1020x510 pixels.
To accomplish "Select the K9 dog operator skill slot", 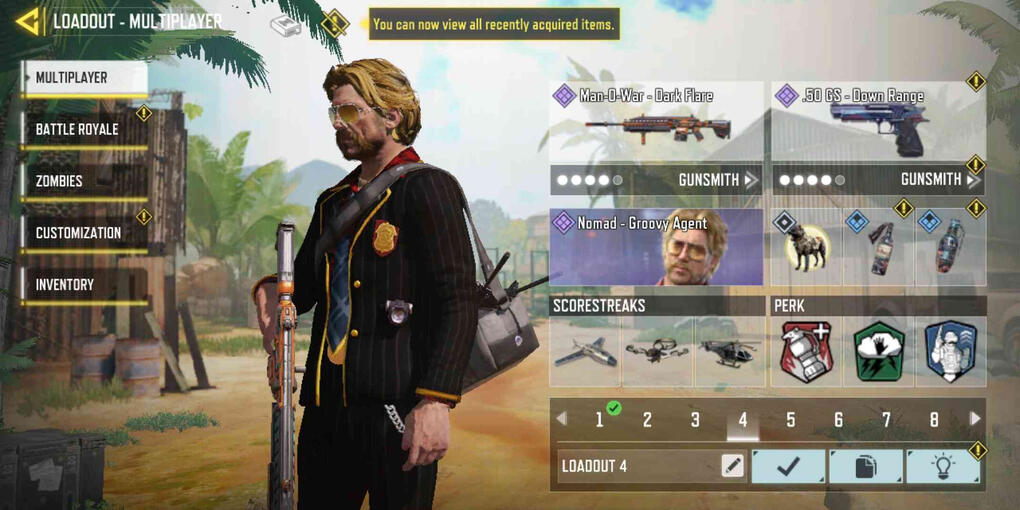I will tap(806, 248).
